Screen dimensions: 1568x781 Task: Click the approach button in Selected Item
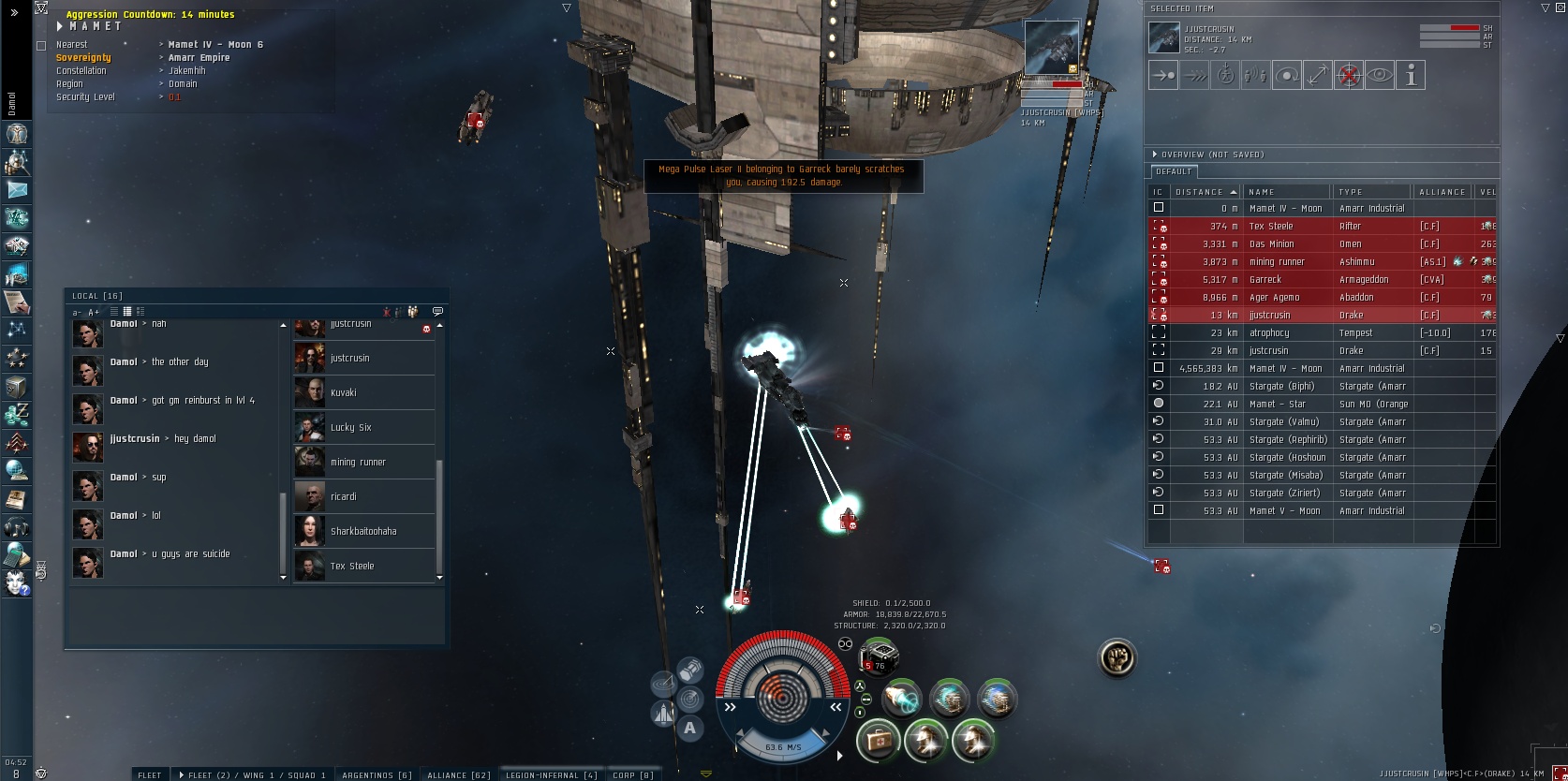pos(1162,76)
